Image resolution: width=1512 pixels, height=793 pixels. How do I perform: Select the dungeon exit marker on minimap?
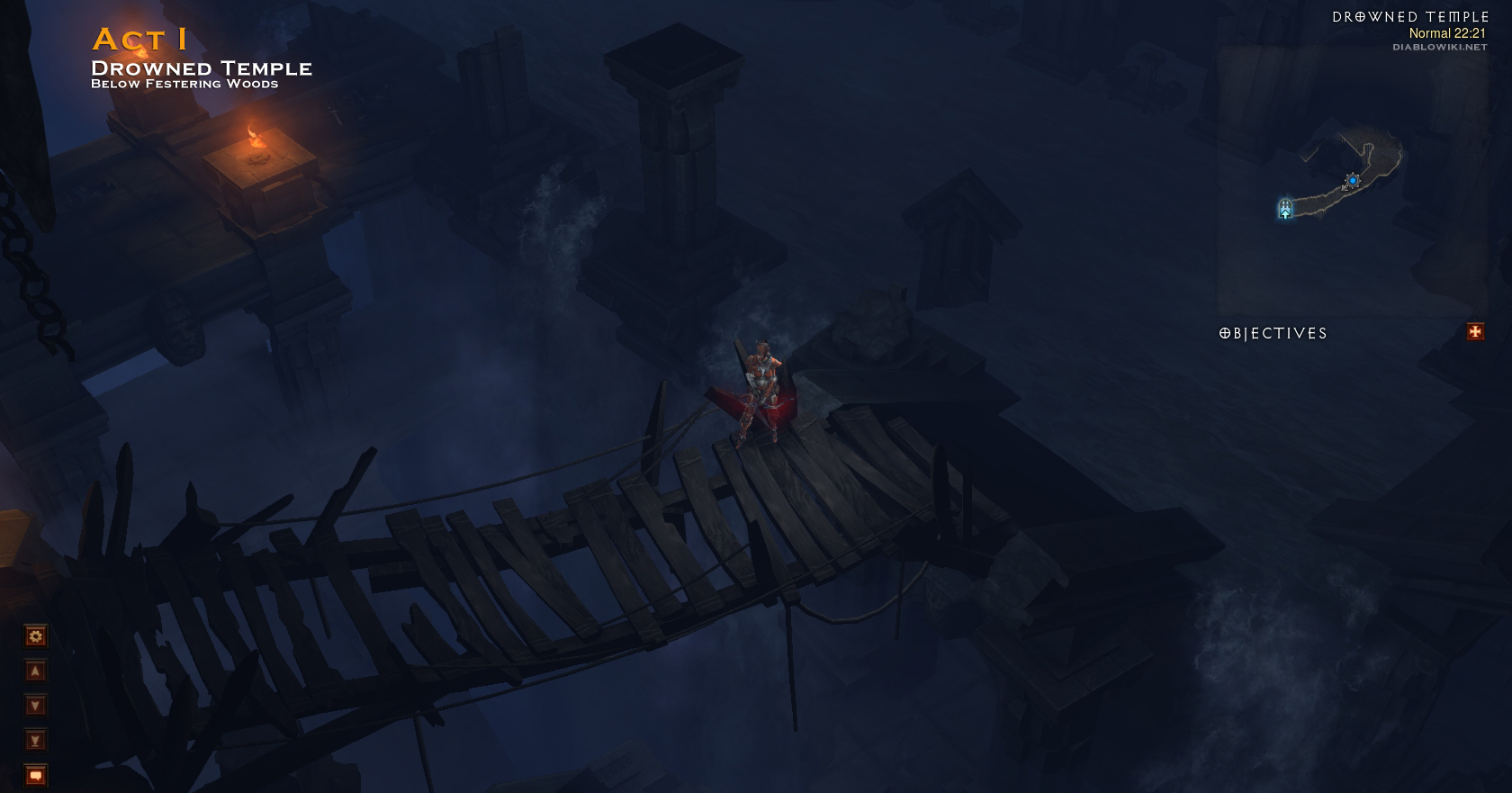click(1285, 209)
